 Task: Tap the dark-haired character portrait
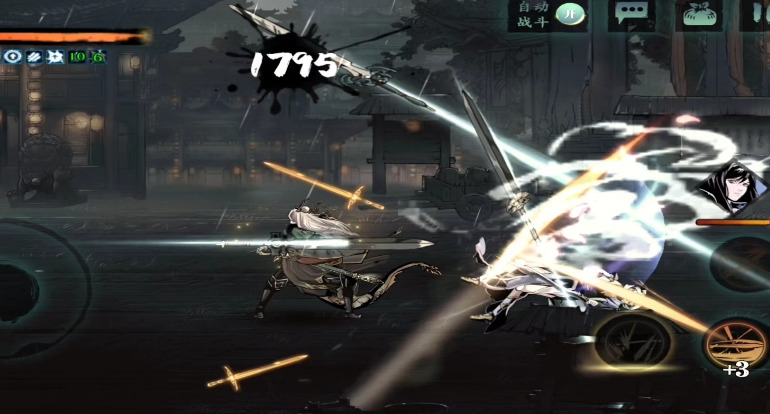727,186
